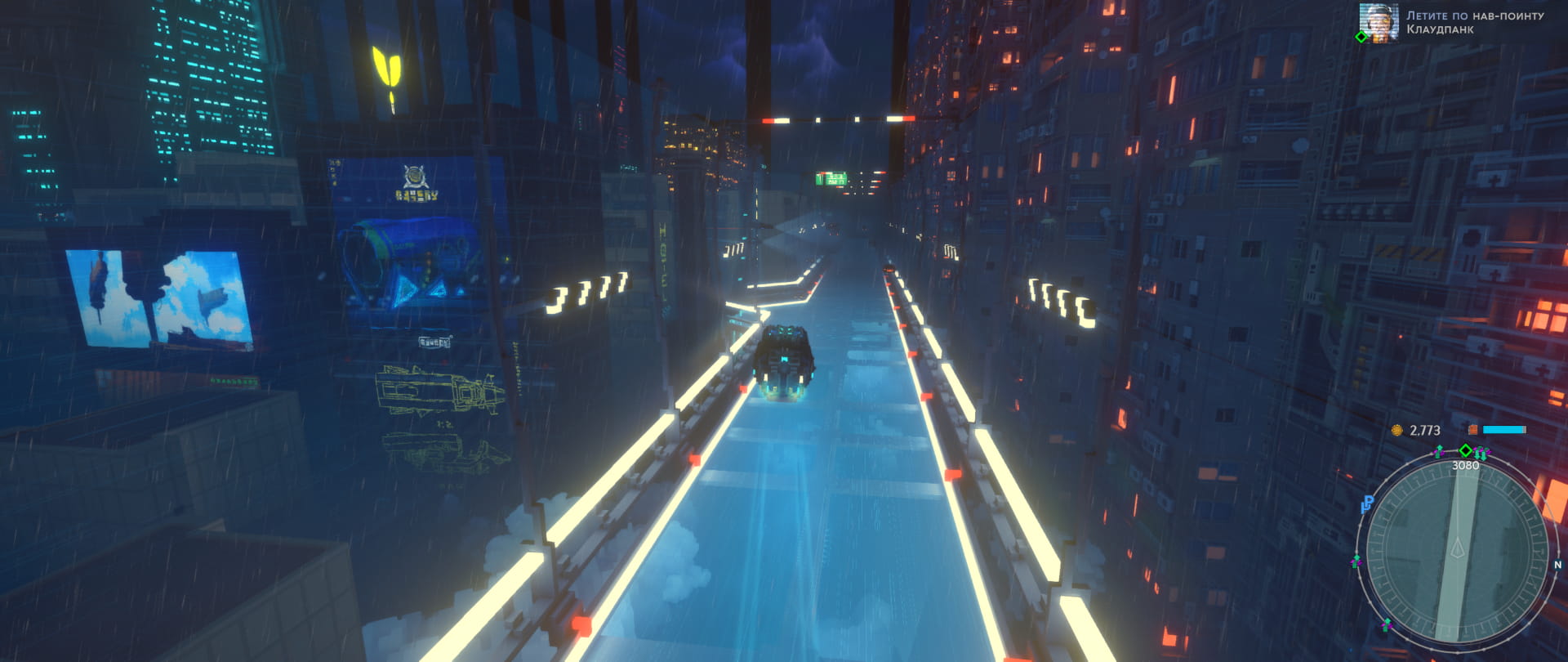Click the green diamond beside the quest portrait
This screenshot has width=1568, height=662.
pyautogui.click(x=1361, y=37)
